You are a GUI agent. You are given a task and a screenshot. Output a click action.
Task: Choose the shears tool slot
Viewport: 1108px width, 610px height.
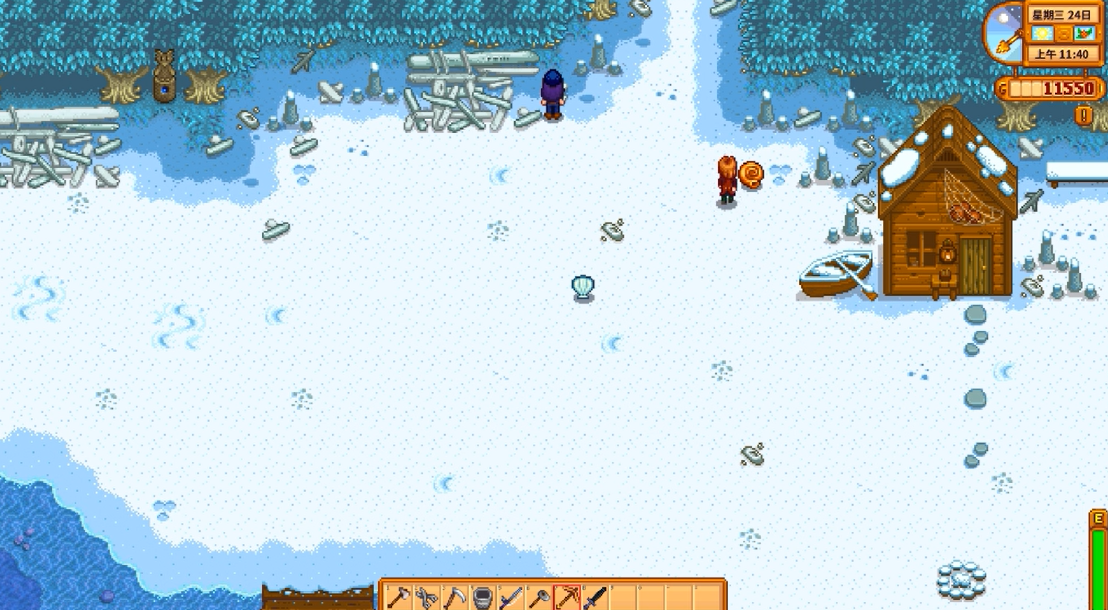[427, 597]
